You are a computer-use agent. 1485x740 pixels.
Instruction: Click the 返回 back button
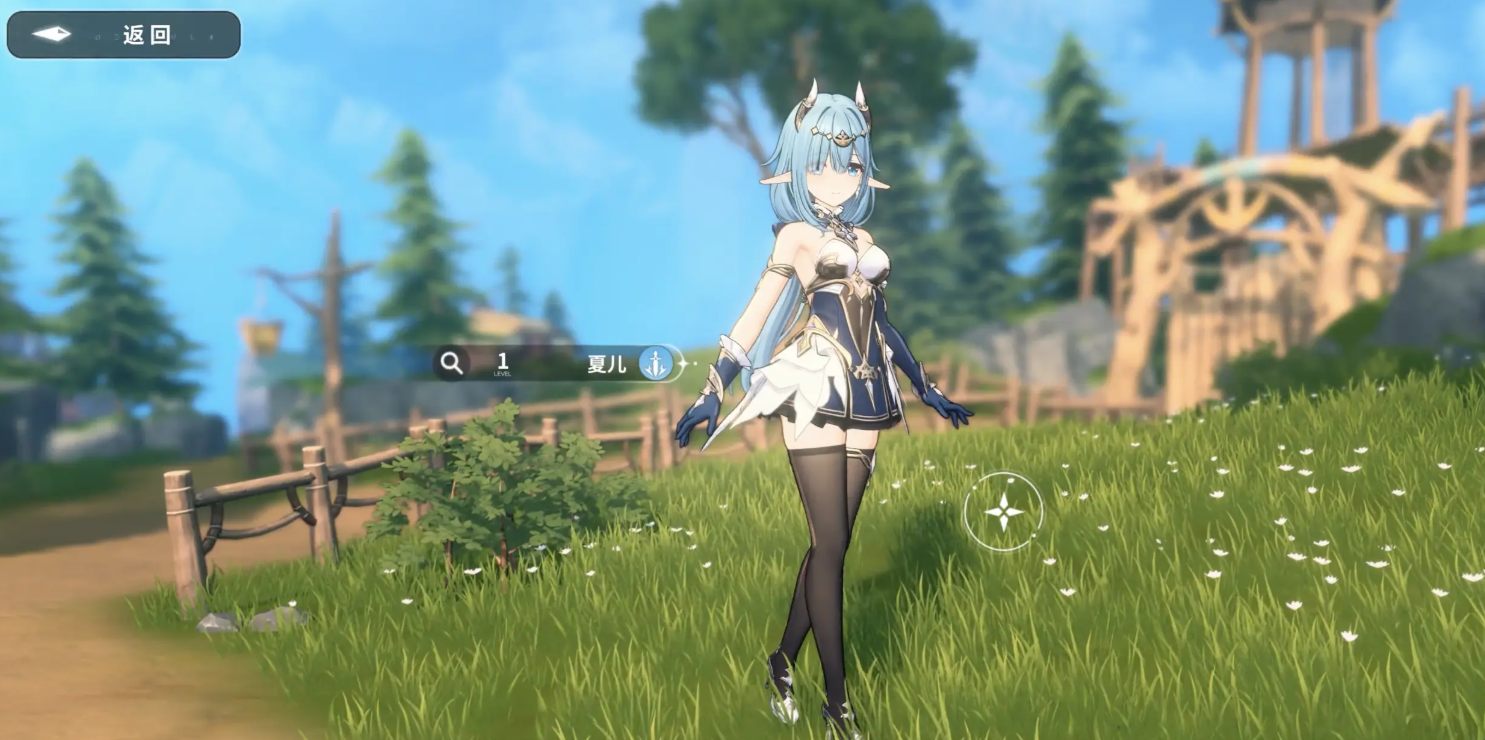[x=124, y=35]
